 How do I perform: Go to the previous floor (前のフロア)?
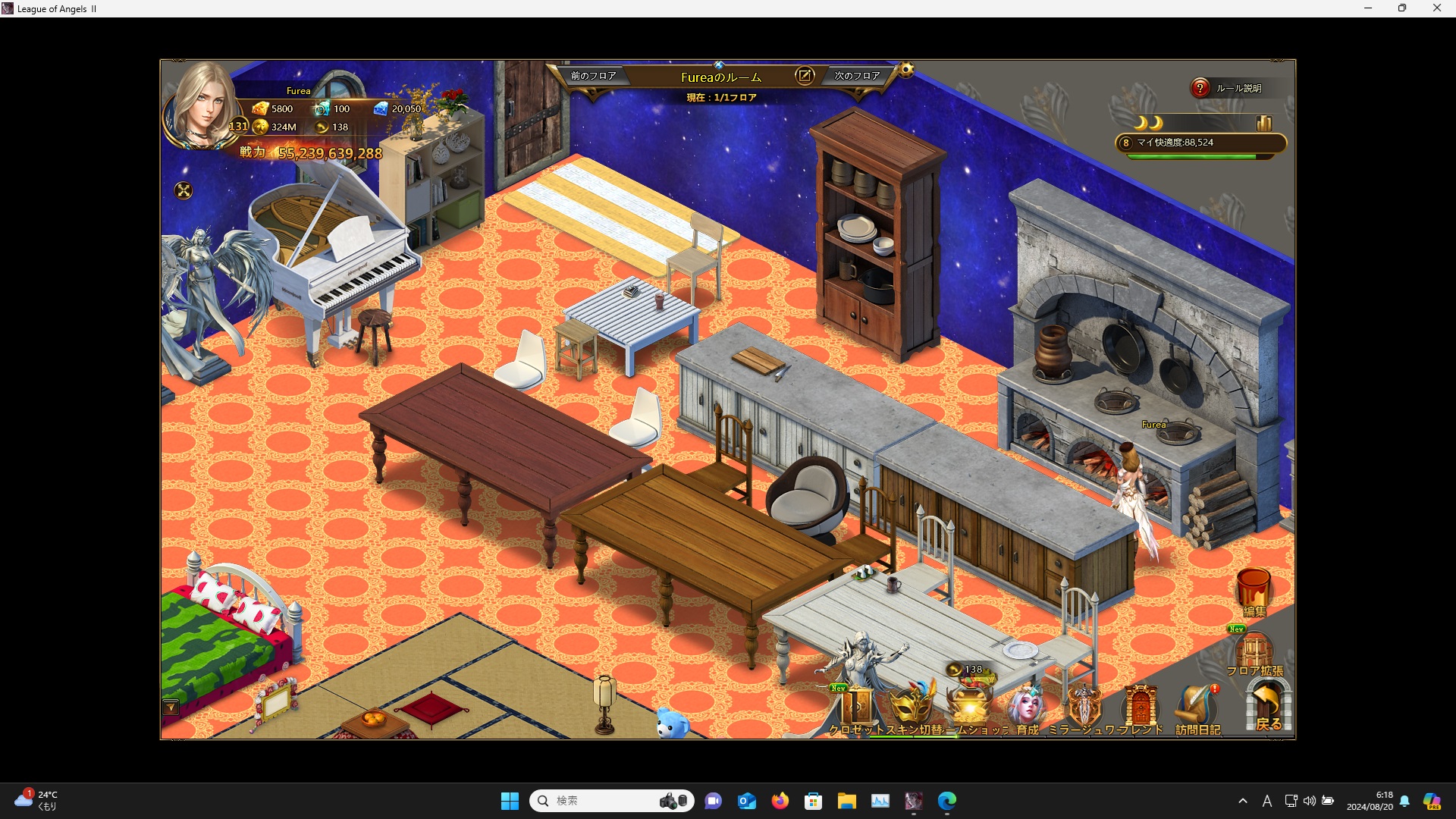click(593, 76)
